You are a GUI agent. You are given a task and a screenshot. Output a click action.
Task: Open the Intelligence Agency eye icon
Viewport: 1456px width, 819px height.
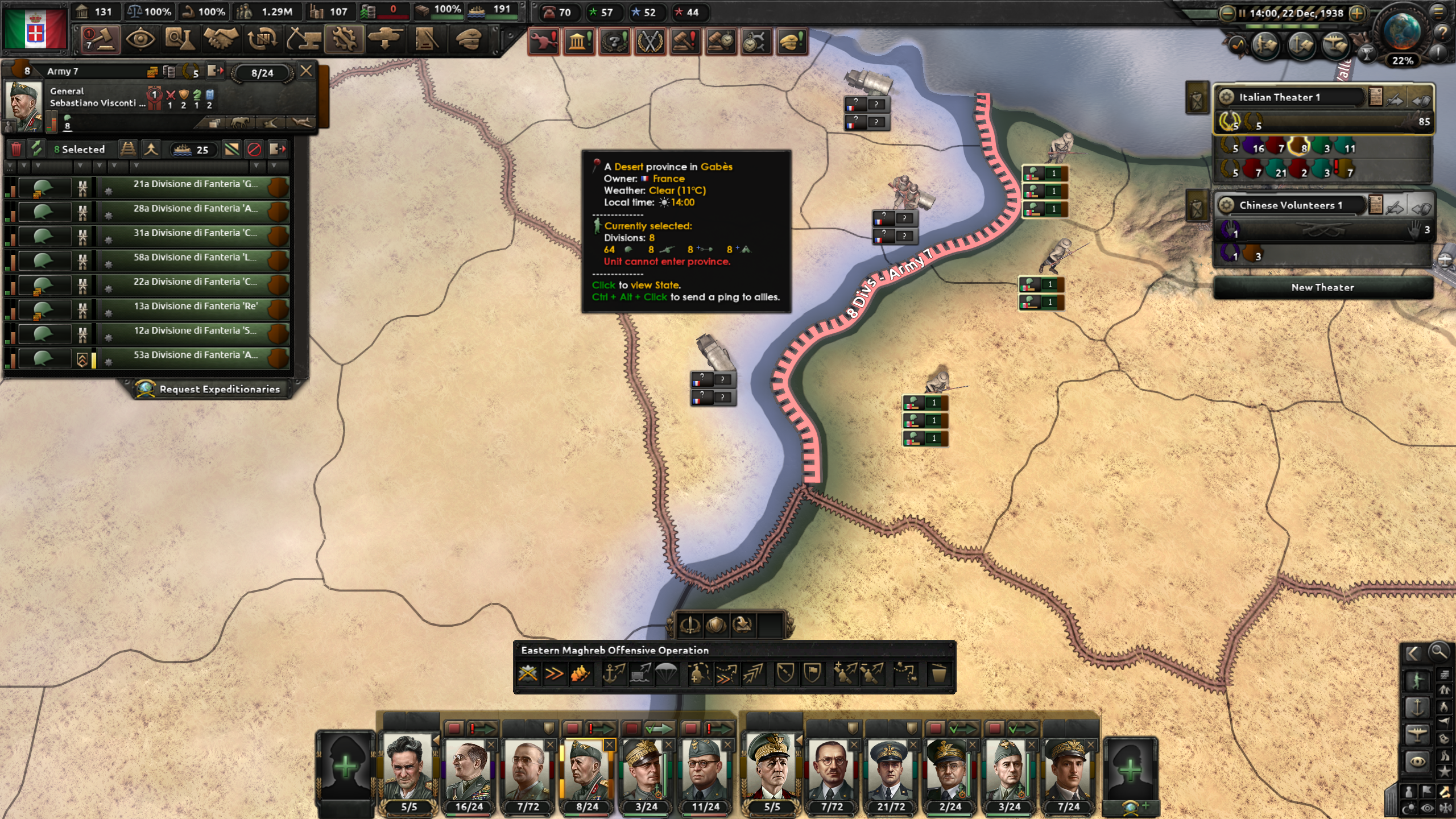139,40
